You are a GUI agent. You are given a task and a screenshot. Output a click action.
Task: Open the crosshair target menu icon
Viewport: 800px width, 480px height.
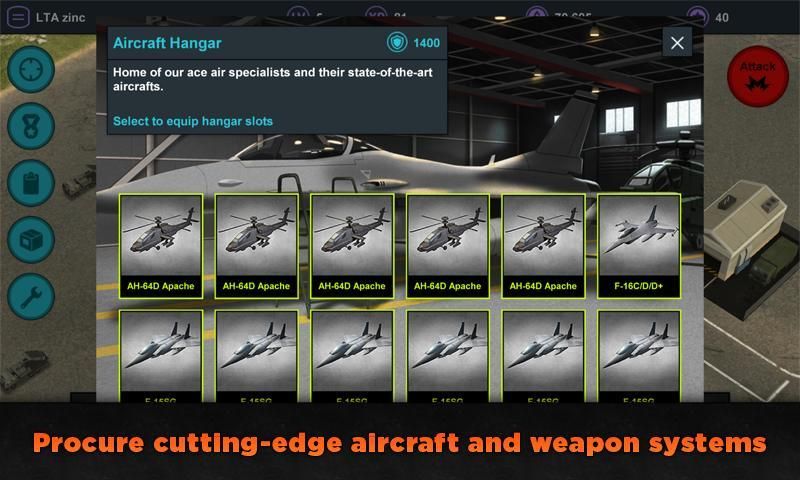pyautogui.click(x=31, y=69)
